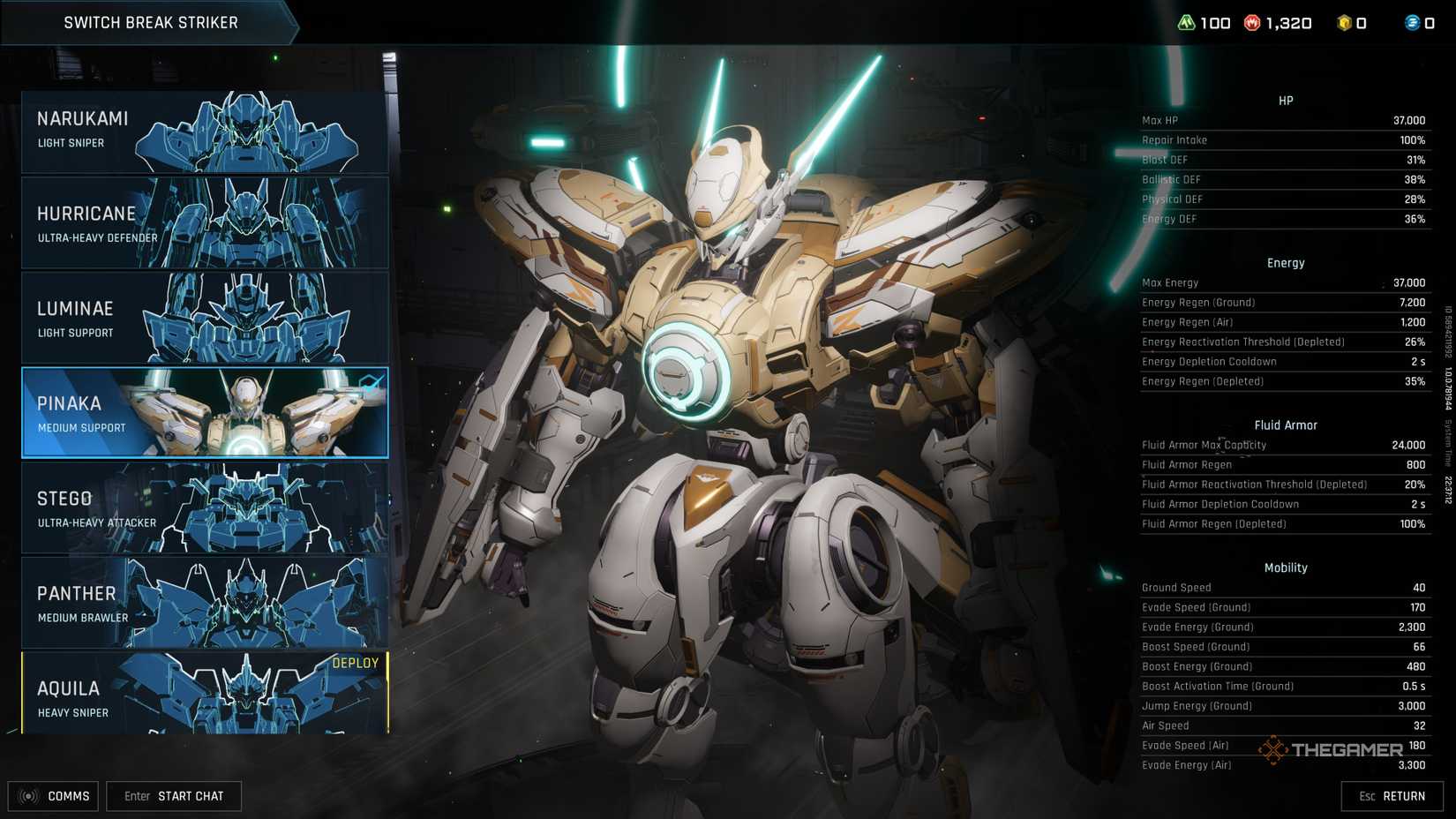Screen dimensions: 1456x819
Task: Click the blue coin currency icon
Action: point(1410,23)
